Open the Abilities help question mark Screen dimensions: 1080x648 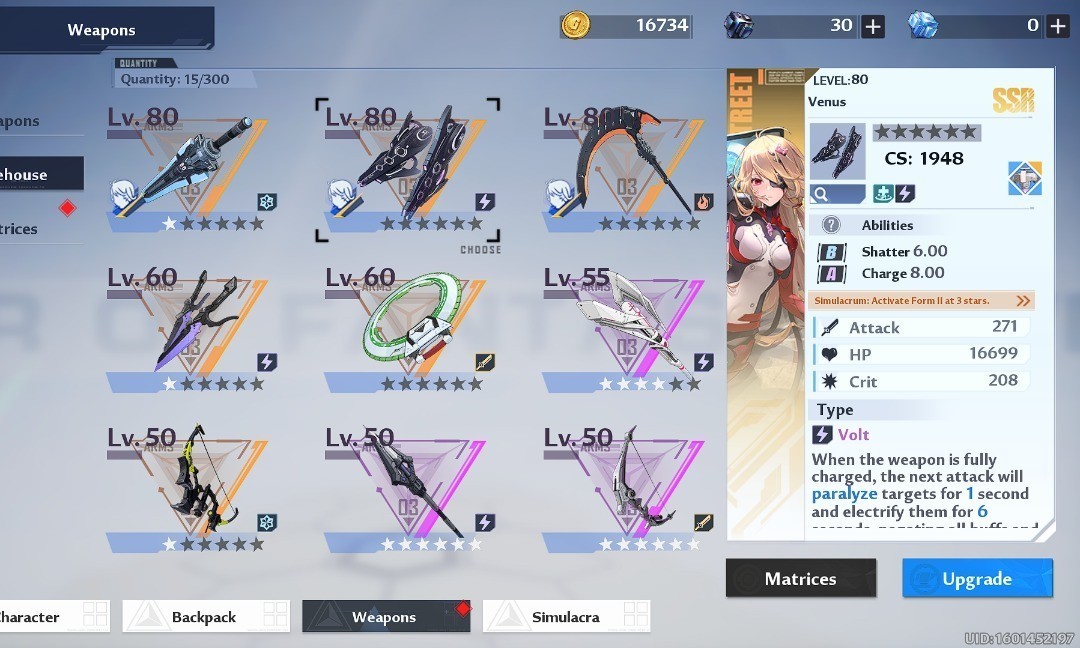click(x=831, y=225)
